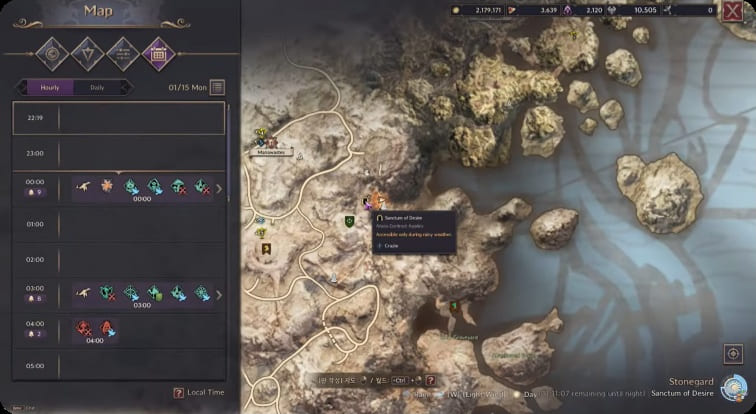This screenshot has width=756, height=414.
Task: Toggle the 00:00 alarm bell counter
Action: [x=34, y=192]
